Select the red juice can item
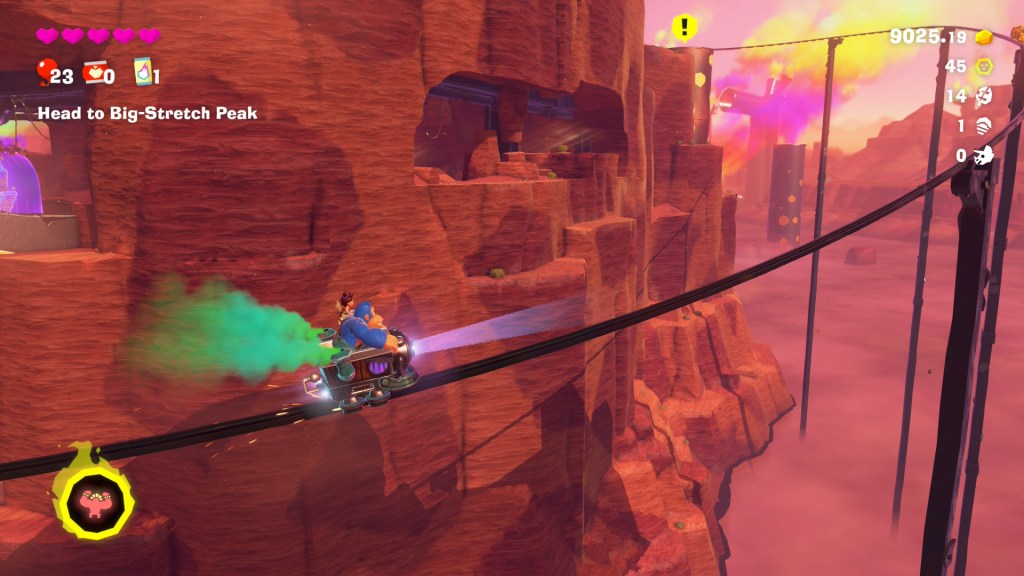1024x576 pixels. [96, 74]
